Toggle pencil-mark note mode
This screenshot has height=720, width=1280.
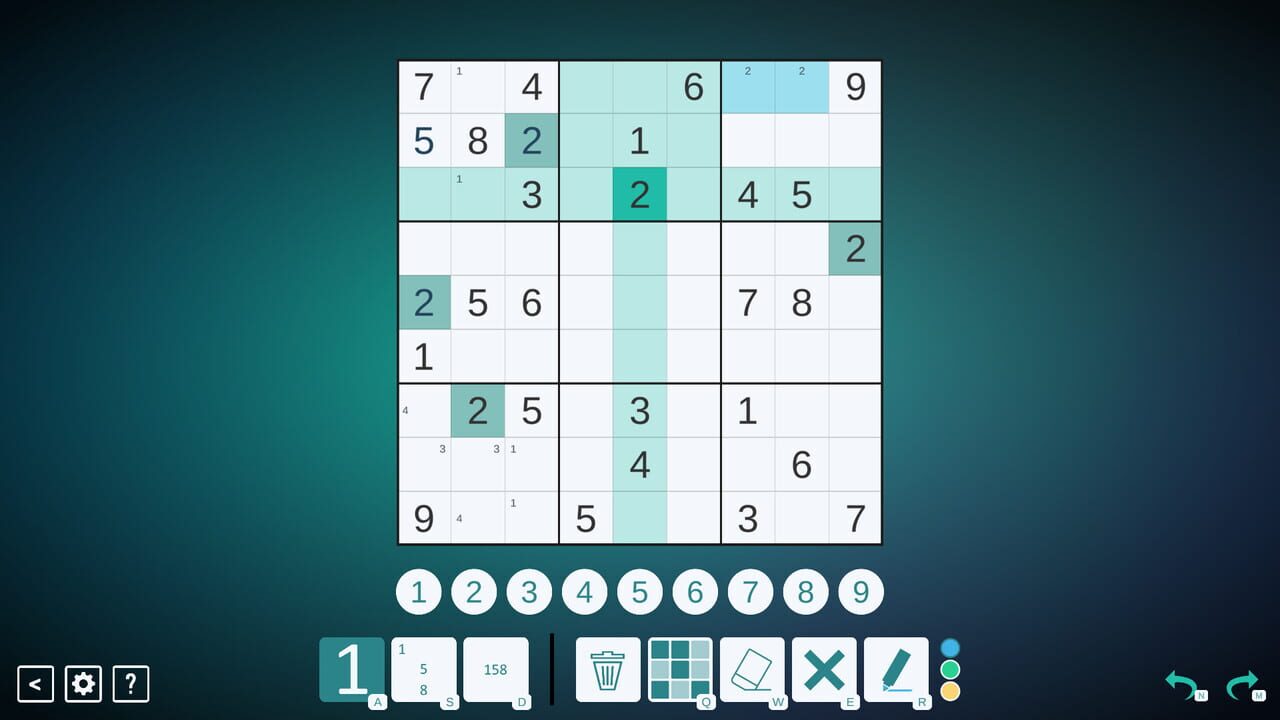click(x=424, y=668)
